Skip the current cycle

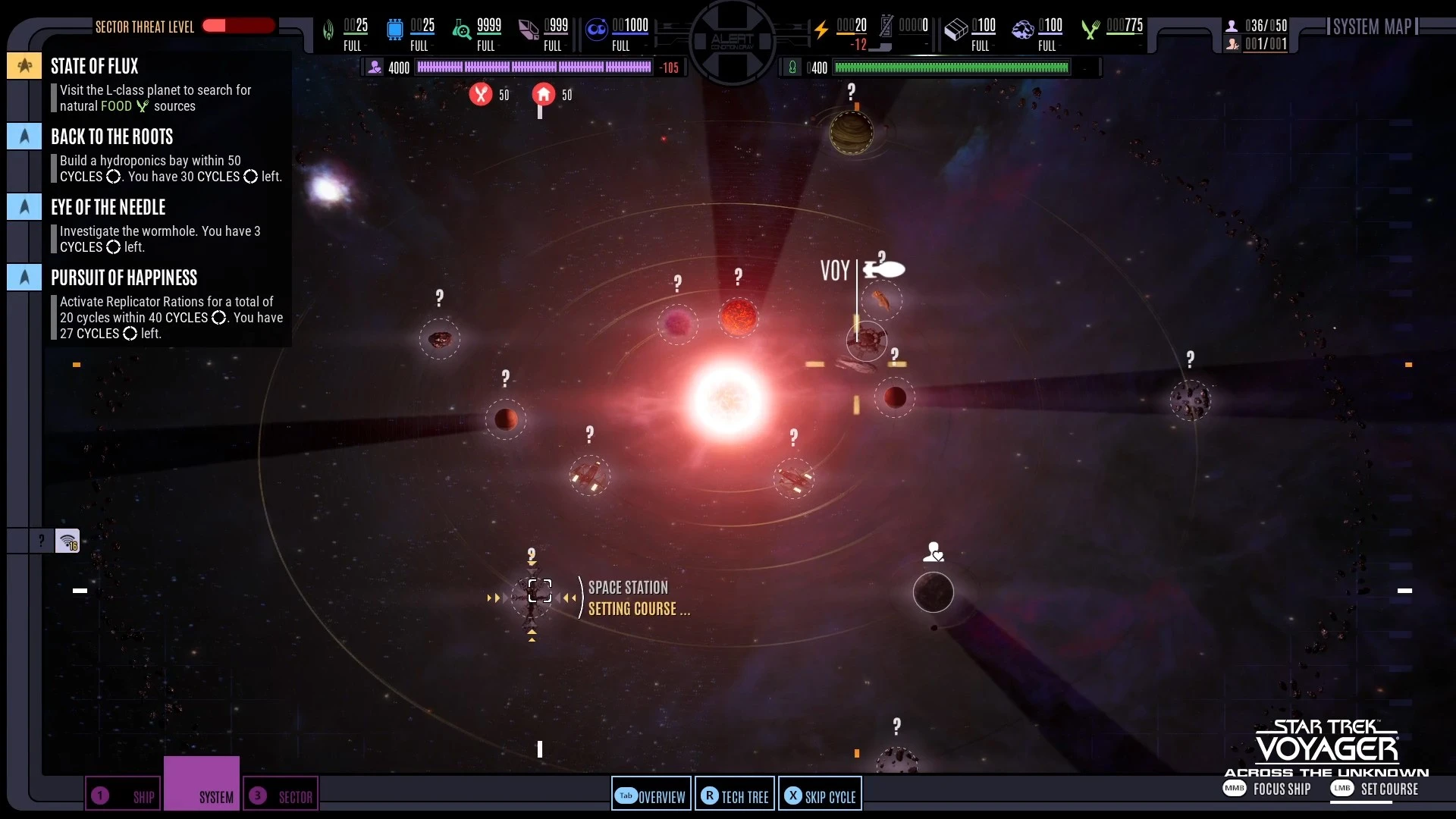tap(820, 795)
